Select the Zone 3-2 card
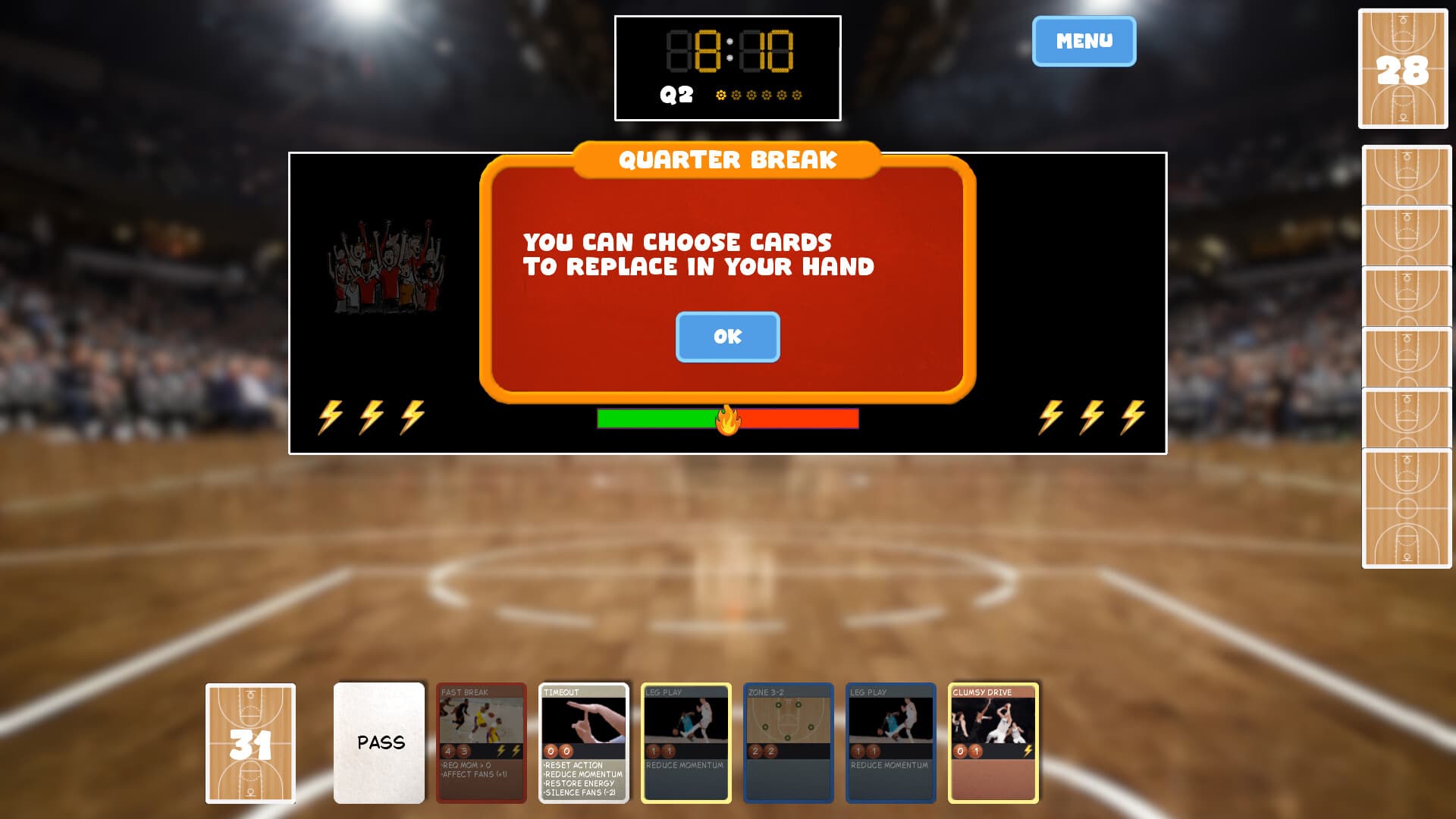1456x819 pixels. tap(787, 743)
